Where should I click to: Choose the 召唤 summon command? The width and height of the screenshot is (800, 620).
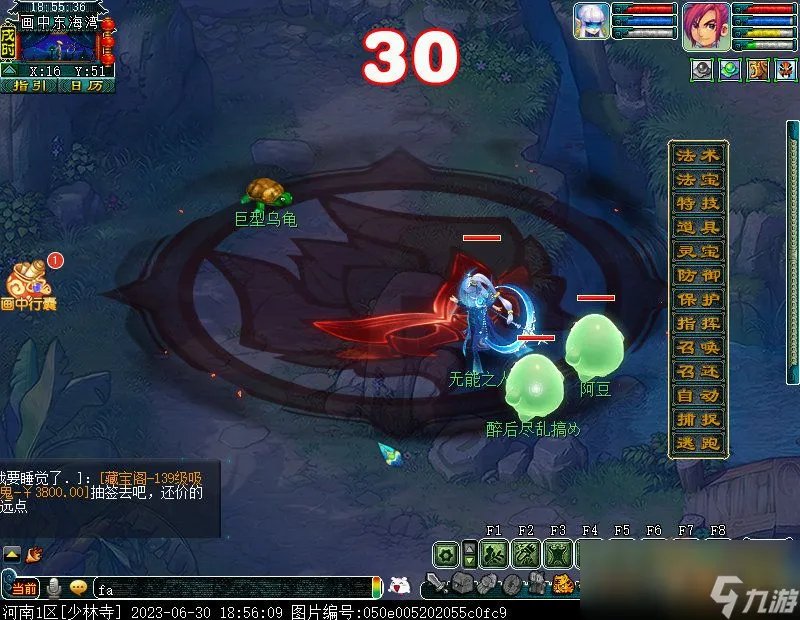tap(698, 347)
